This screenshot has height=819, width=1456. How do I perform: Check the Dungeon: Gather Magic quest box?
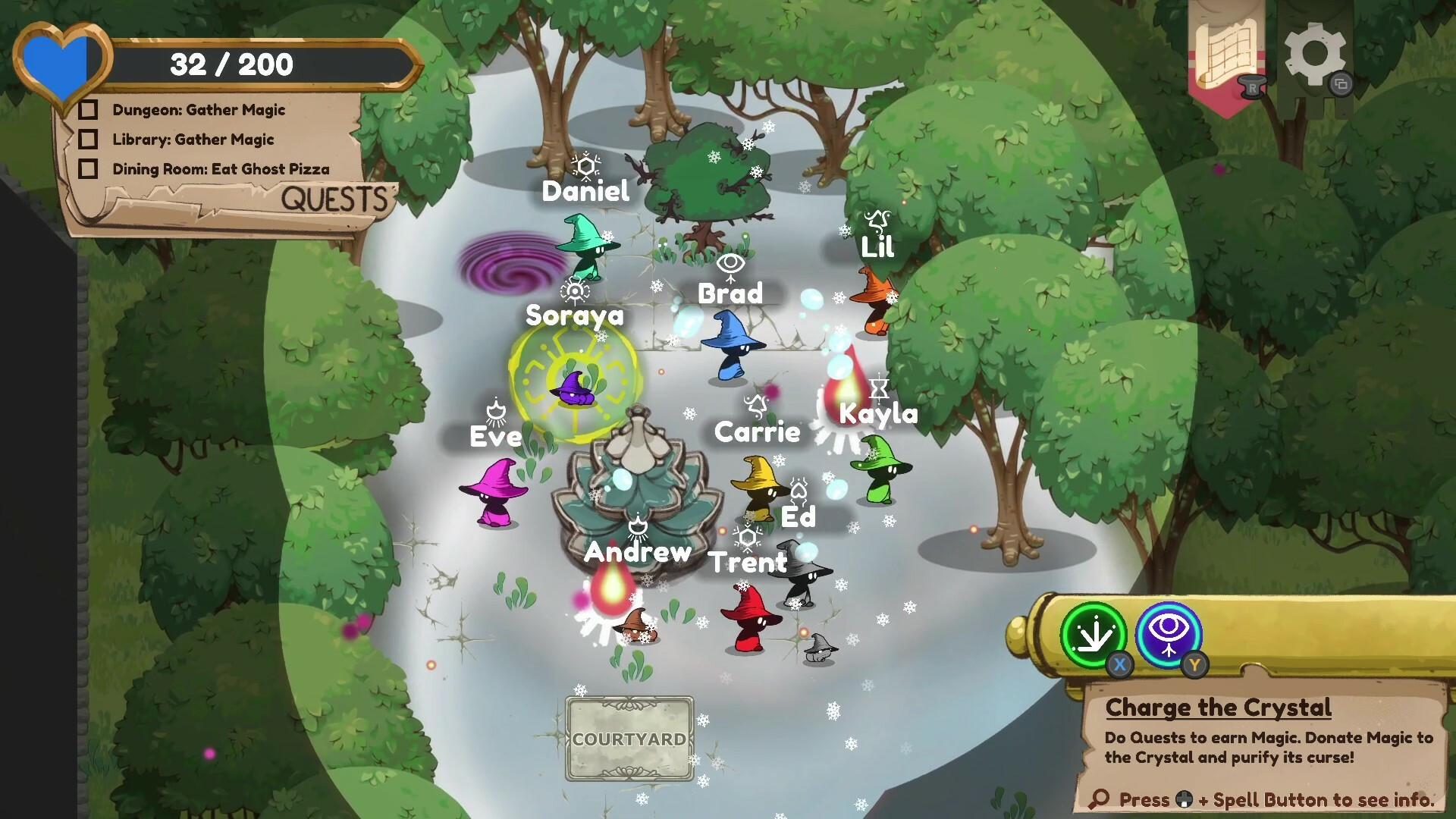point(88,110)
